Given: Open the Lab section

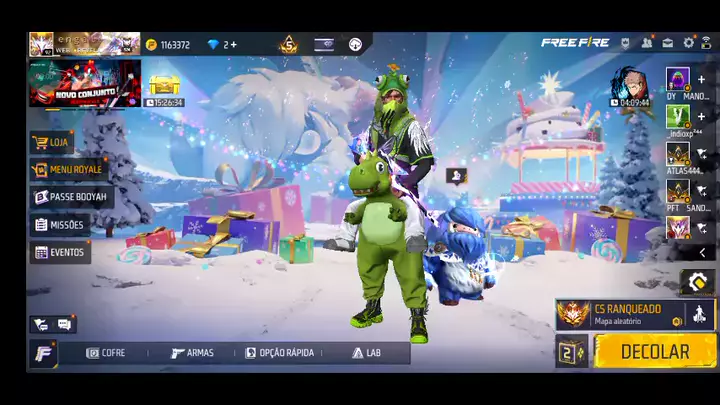Looking at the screenshot, I should pos(366,353).
